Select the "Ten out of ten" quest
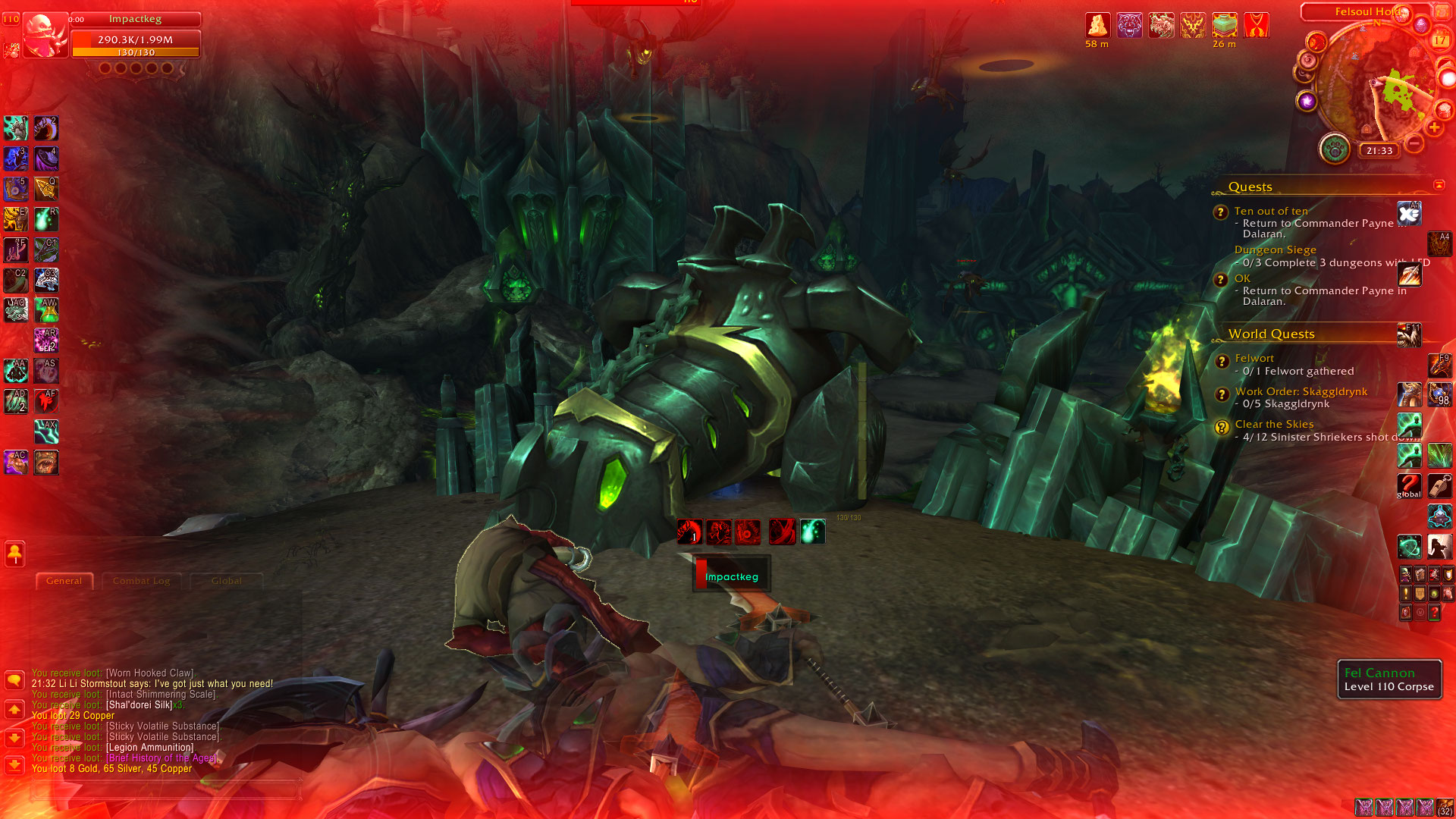Viewport: 1456px width, 819px height. pos(1271,211)
